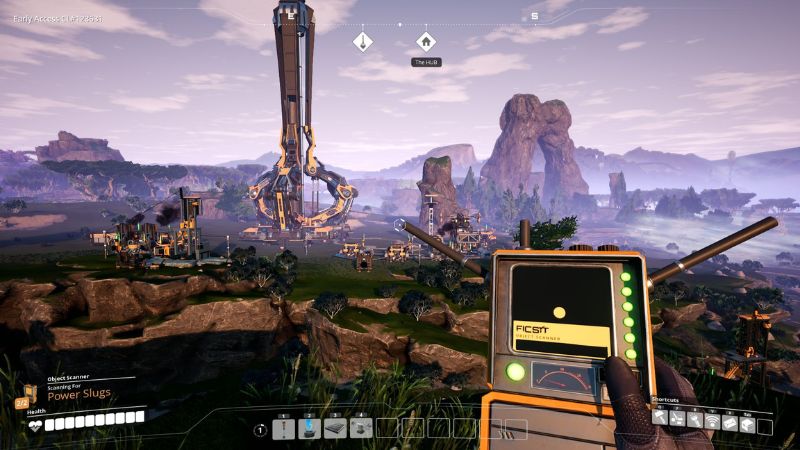Viewport: 800px width, 450px height.
Task: Click the shovel marker on the compass
Action: click(x=363, y=41)
